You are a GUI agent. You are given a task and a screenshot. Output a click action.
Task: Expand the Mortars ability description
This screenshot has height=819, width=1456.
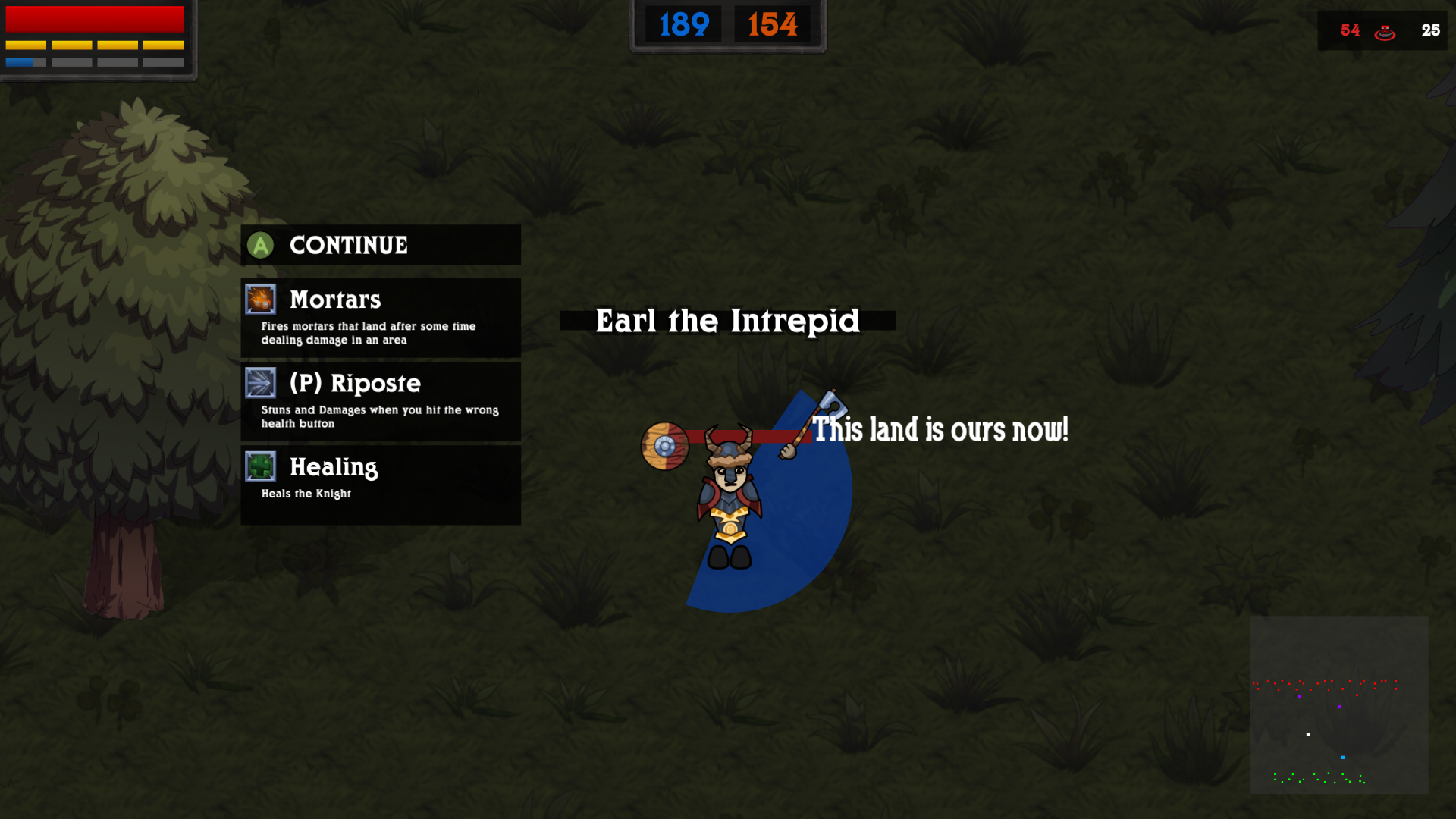click(368, 333)
